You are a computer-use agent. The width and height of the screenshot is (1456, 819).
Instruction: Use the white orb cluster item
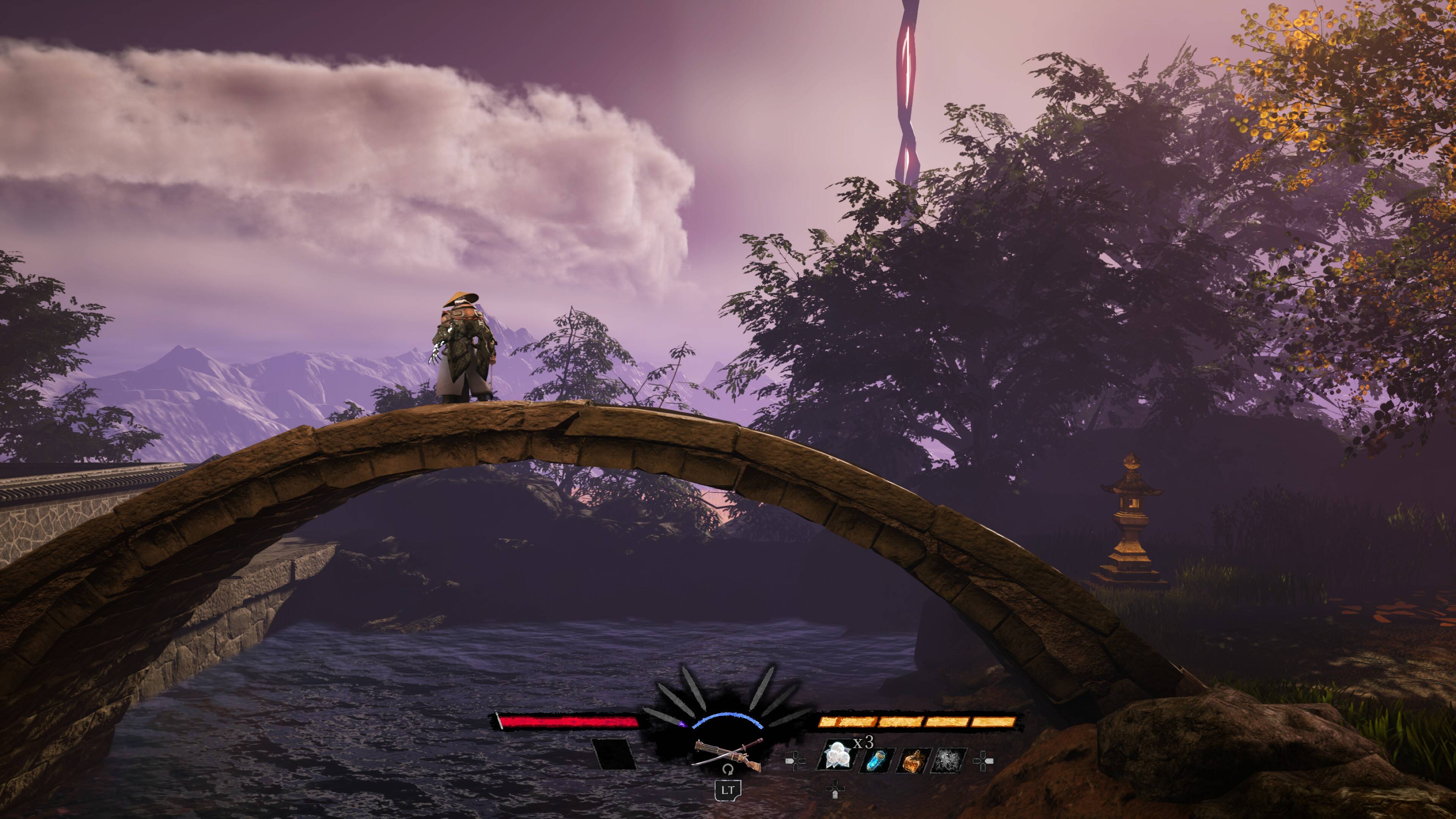pyautogui.click(x=836, y=756)
